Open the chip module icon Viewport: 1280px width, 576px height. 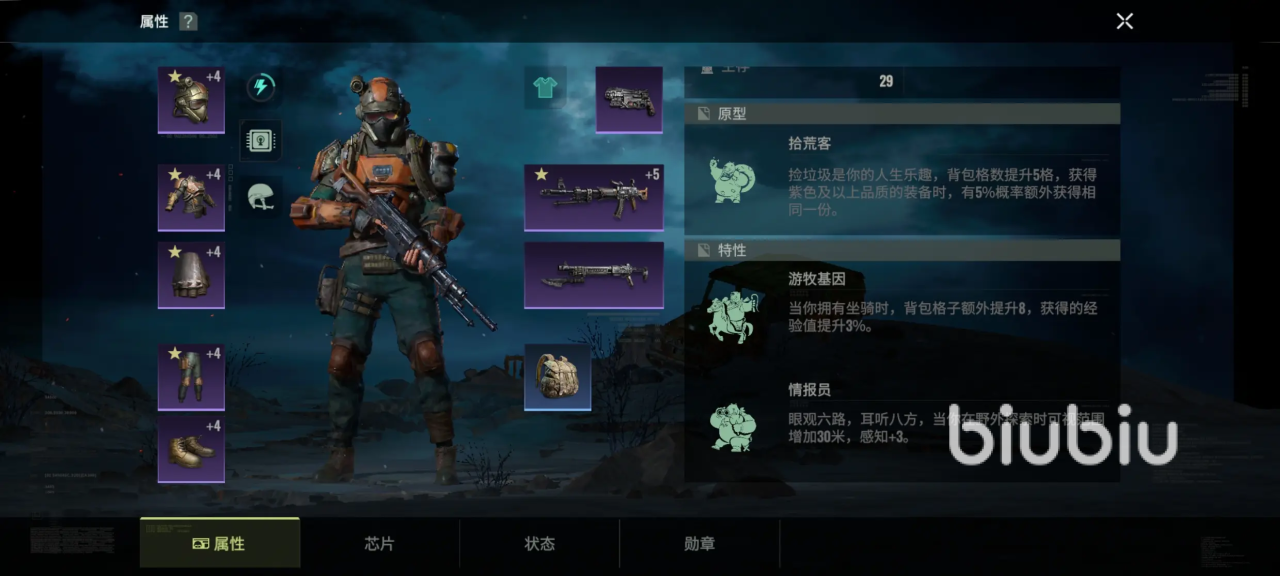point(261,141)
